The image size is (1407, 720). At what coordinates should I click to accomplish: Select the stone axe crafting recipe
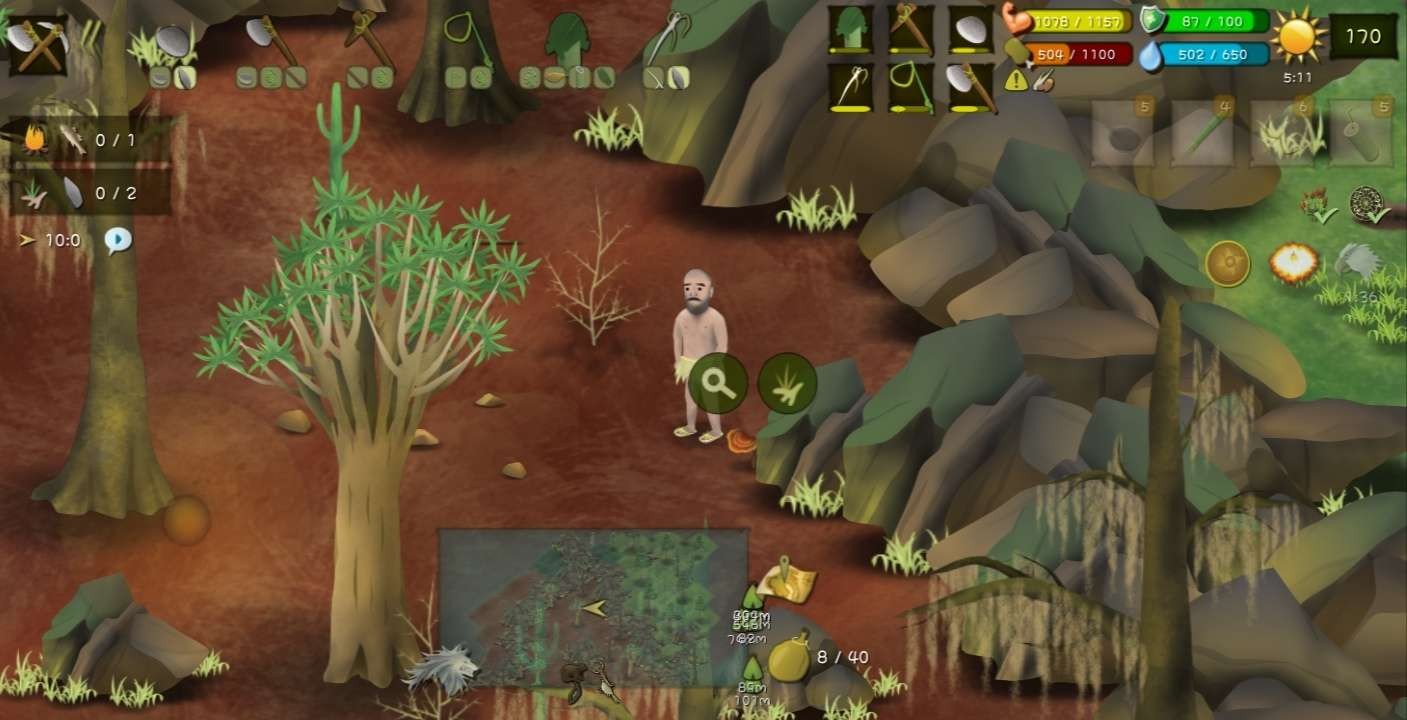270,41
